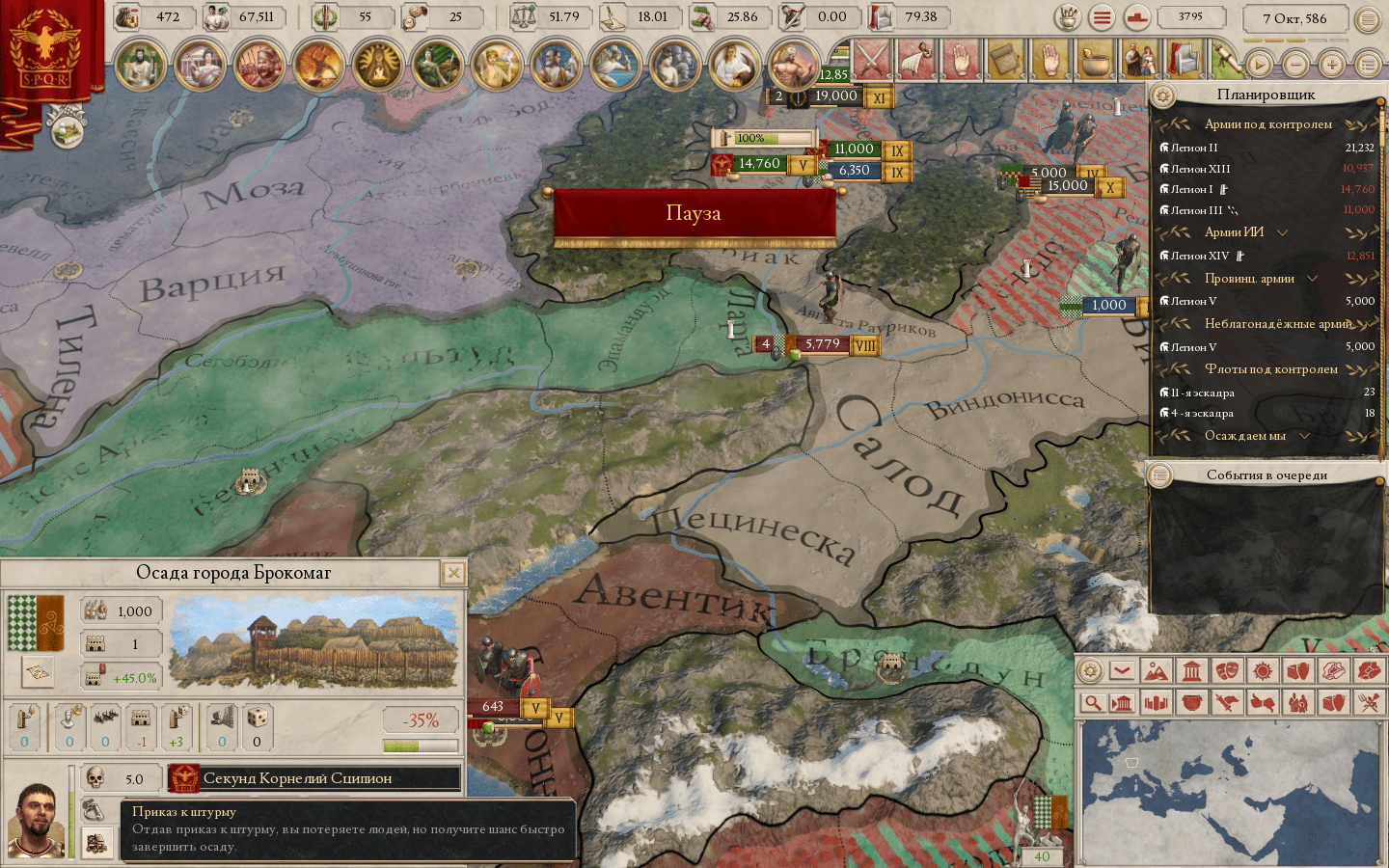
Task: Switch to the terrain map mode
Action: 1156,671
